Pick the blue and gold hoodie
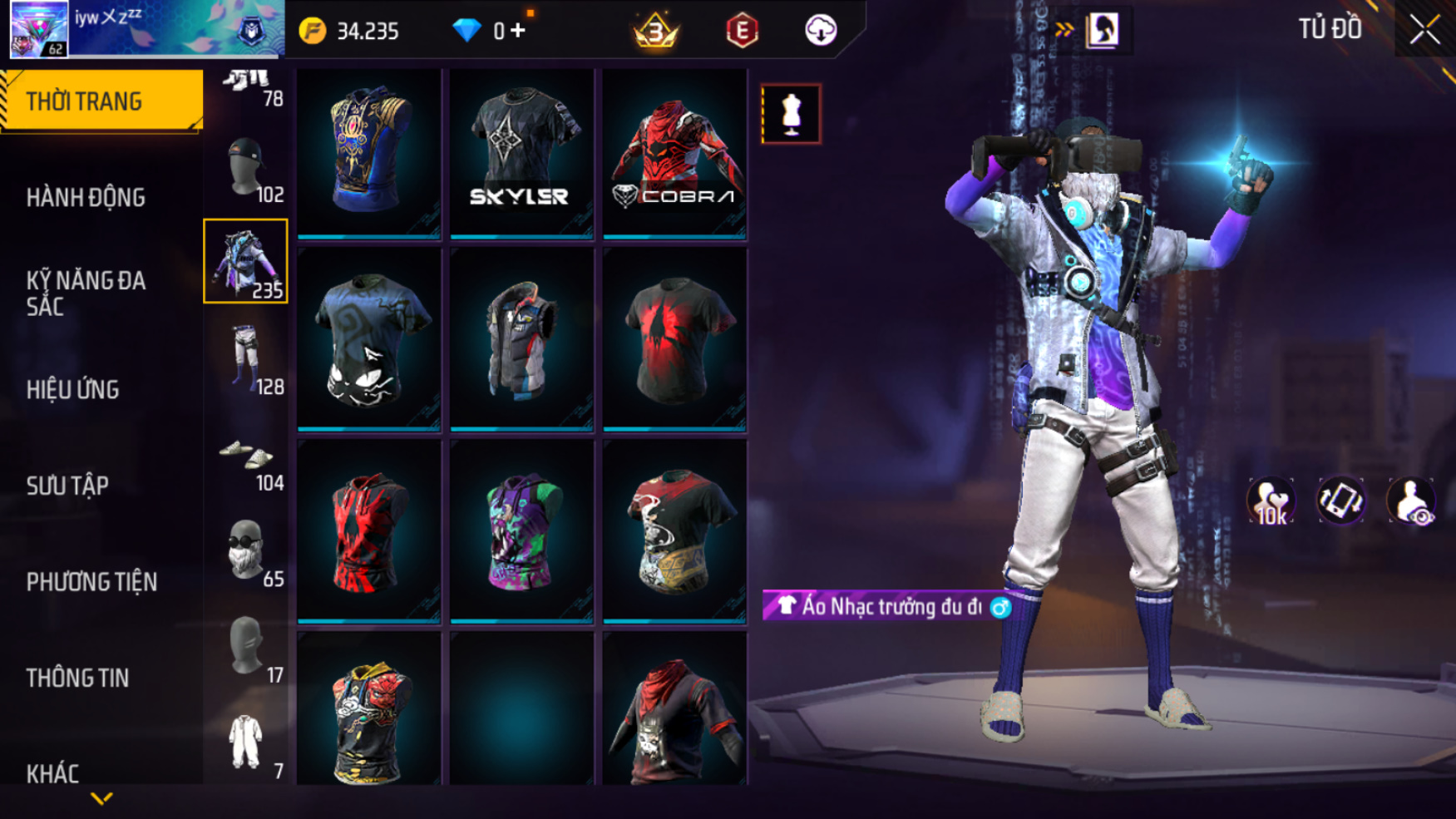The width and height of the screenshot is (1456, 819). click(369, 154)
